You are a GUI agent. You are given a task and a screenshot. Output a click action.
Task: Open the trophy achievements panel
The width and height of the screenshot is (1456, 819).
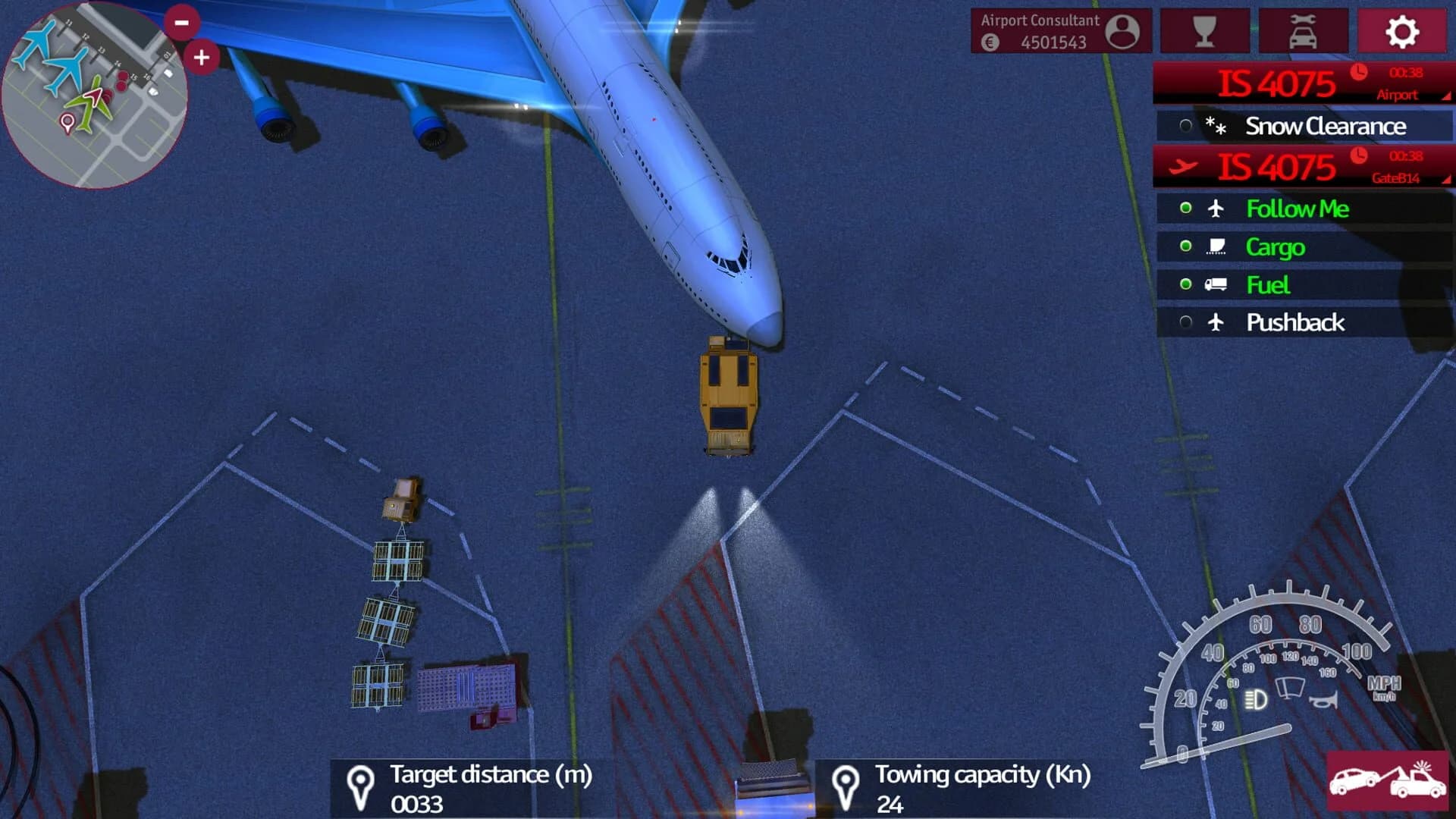point(1205,31)
